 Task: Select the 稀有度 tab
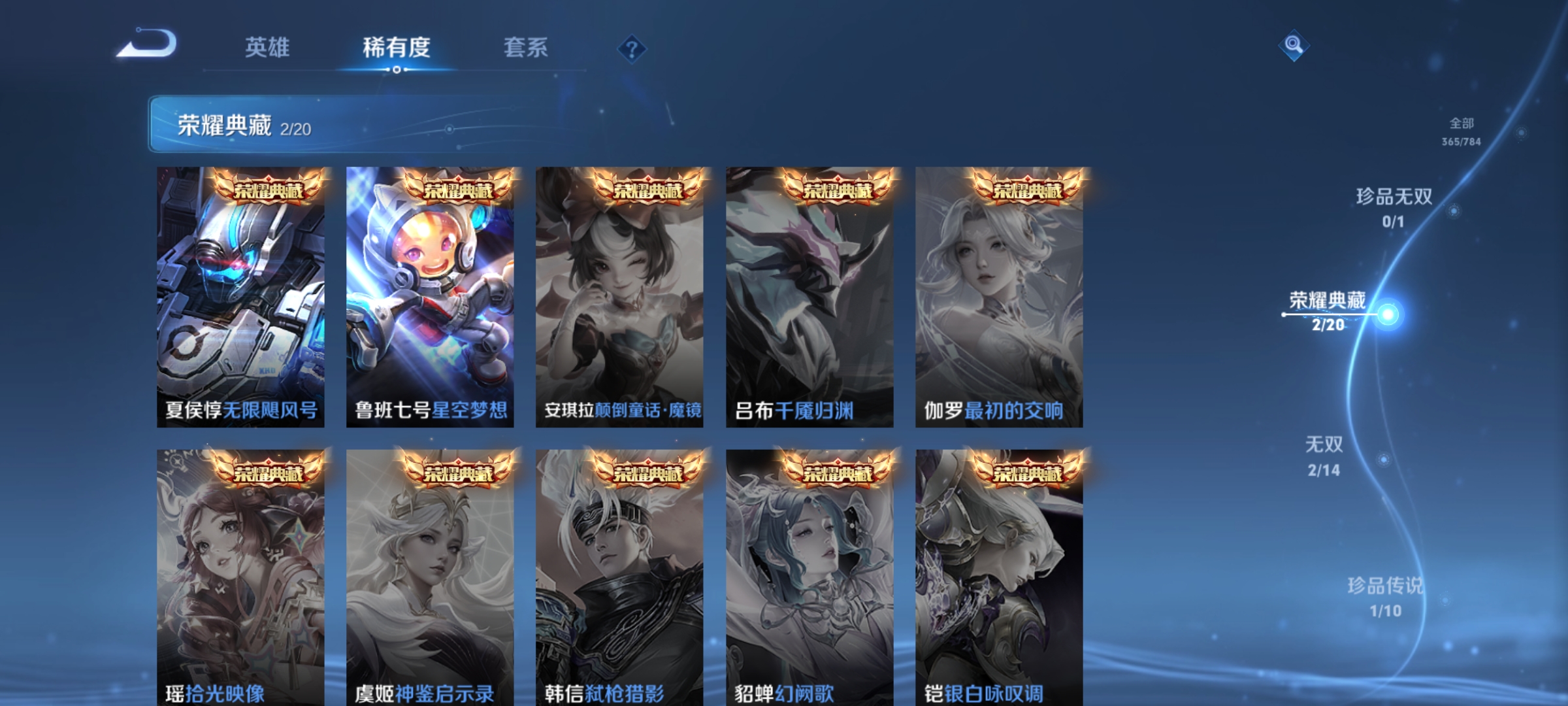[x=397, y=47]
